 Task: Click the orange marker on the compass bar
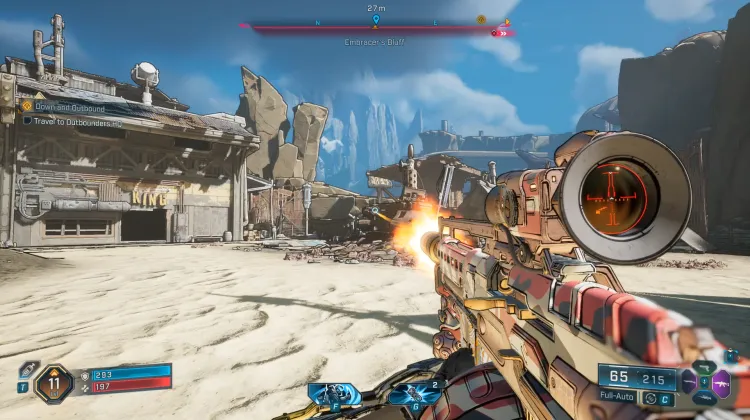(x=481, y=19)
